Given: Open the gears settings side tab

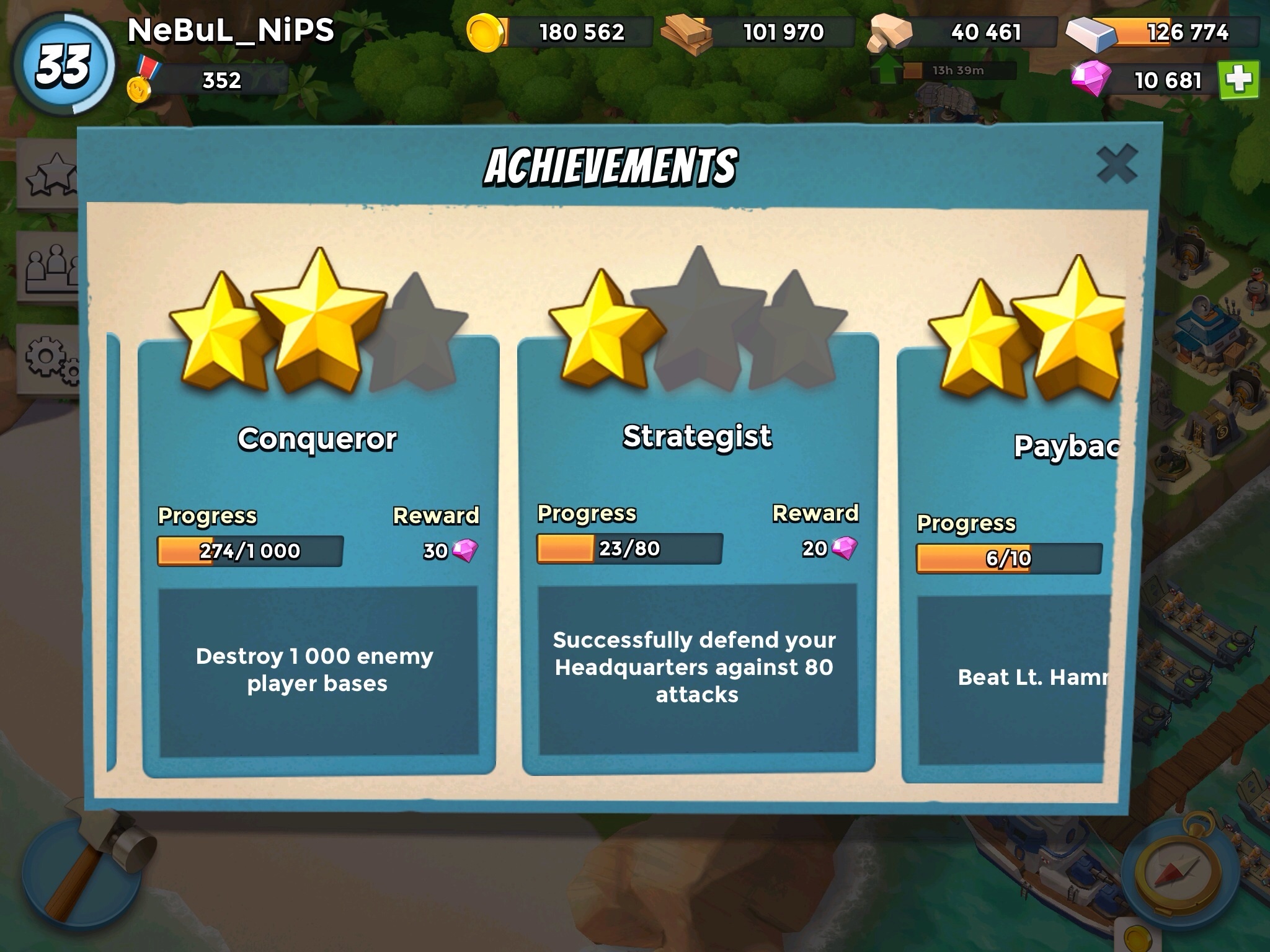Looking at the screenshot, I should 50,361.
